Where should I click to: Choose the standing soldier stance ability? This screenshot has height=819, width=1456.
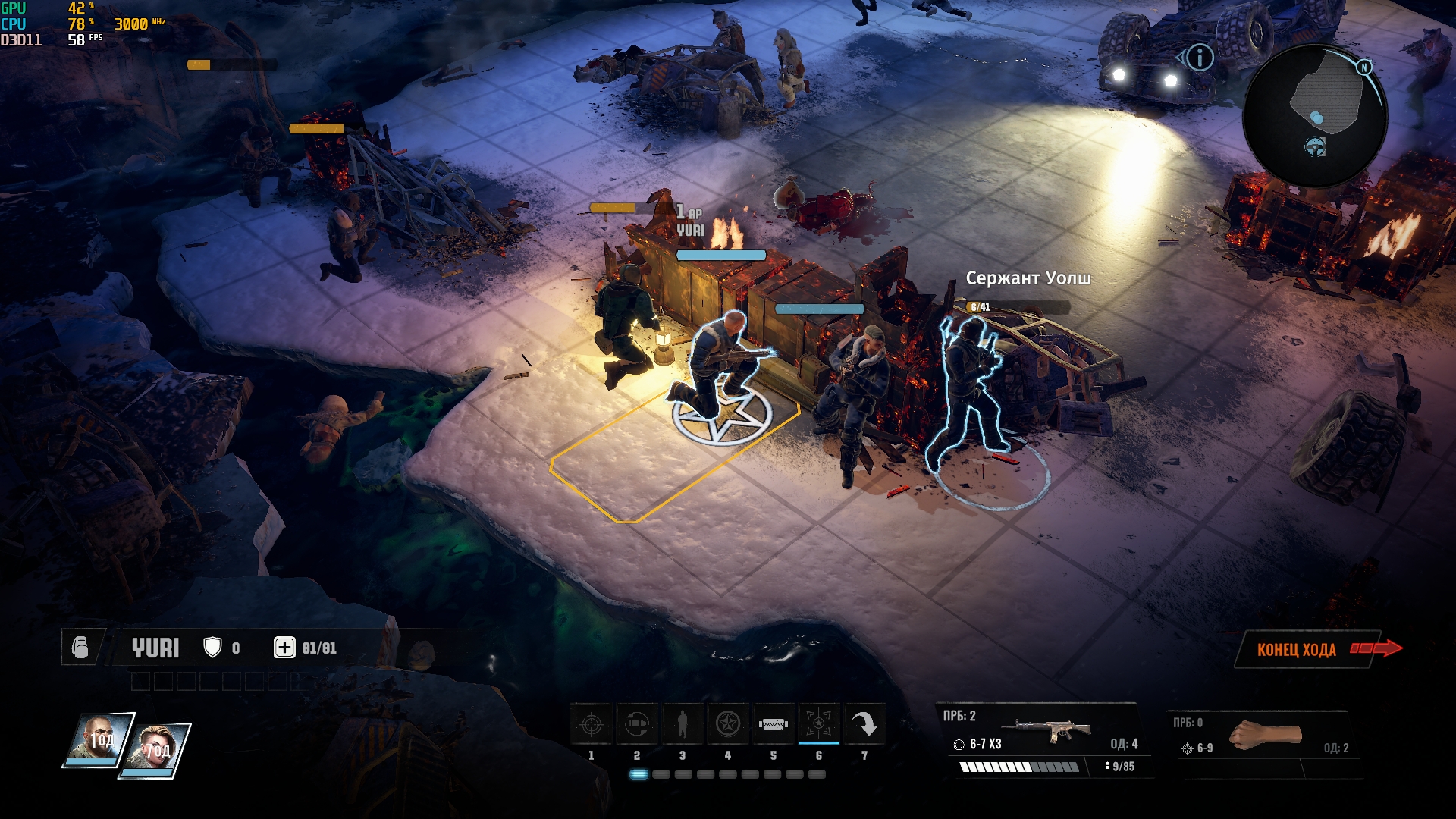pyautogui.click(x=682, y=724)
